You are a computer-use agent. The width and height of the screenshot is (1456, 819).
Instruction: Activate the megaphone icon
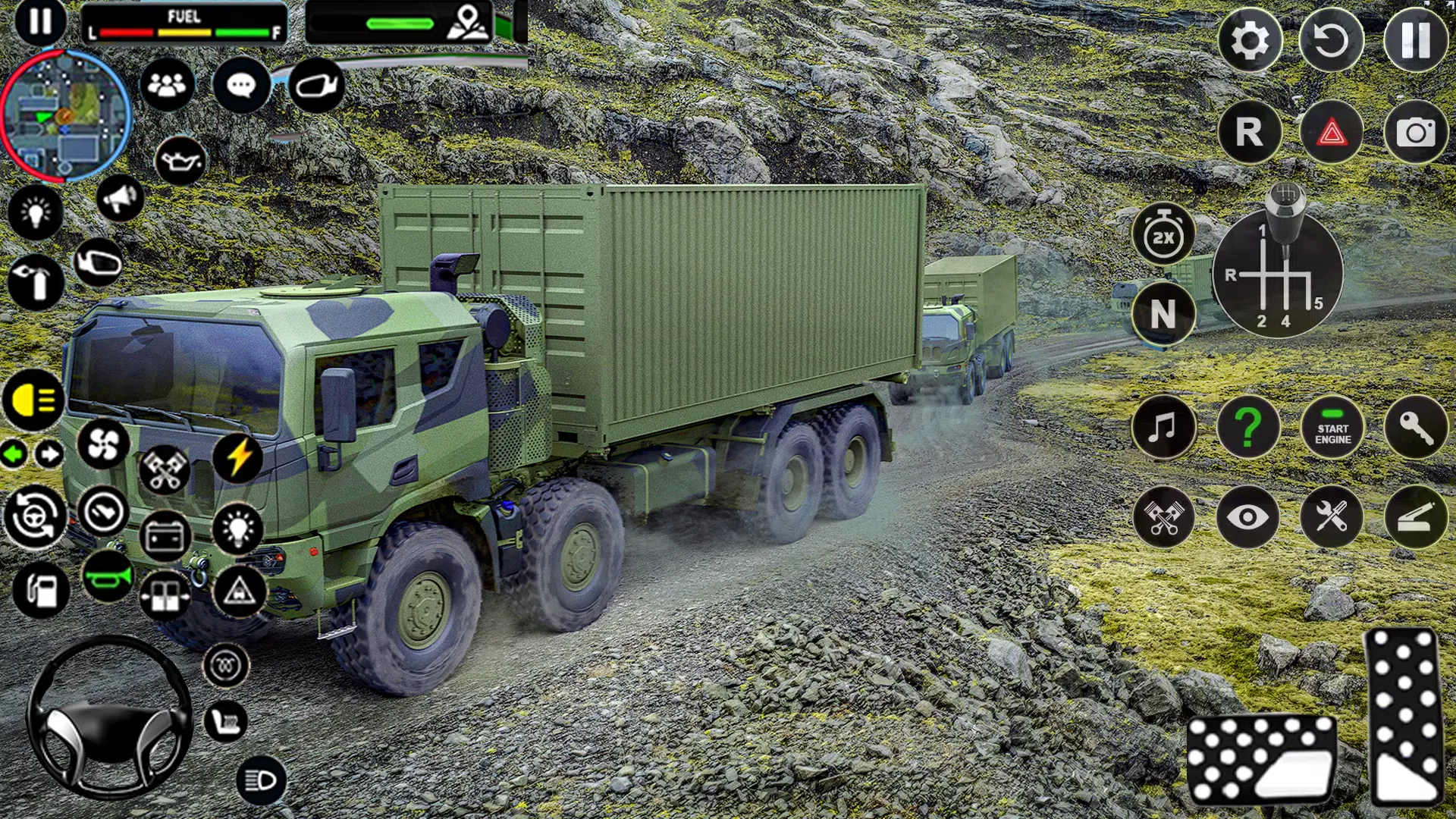pos(120,199)
